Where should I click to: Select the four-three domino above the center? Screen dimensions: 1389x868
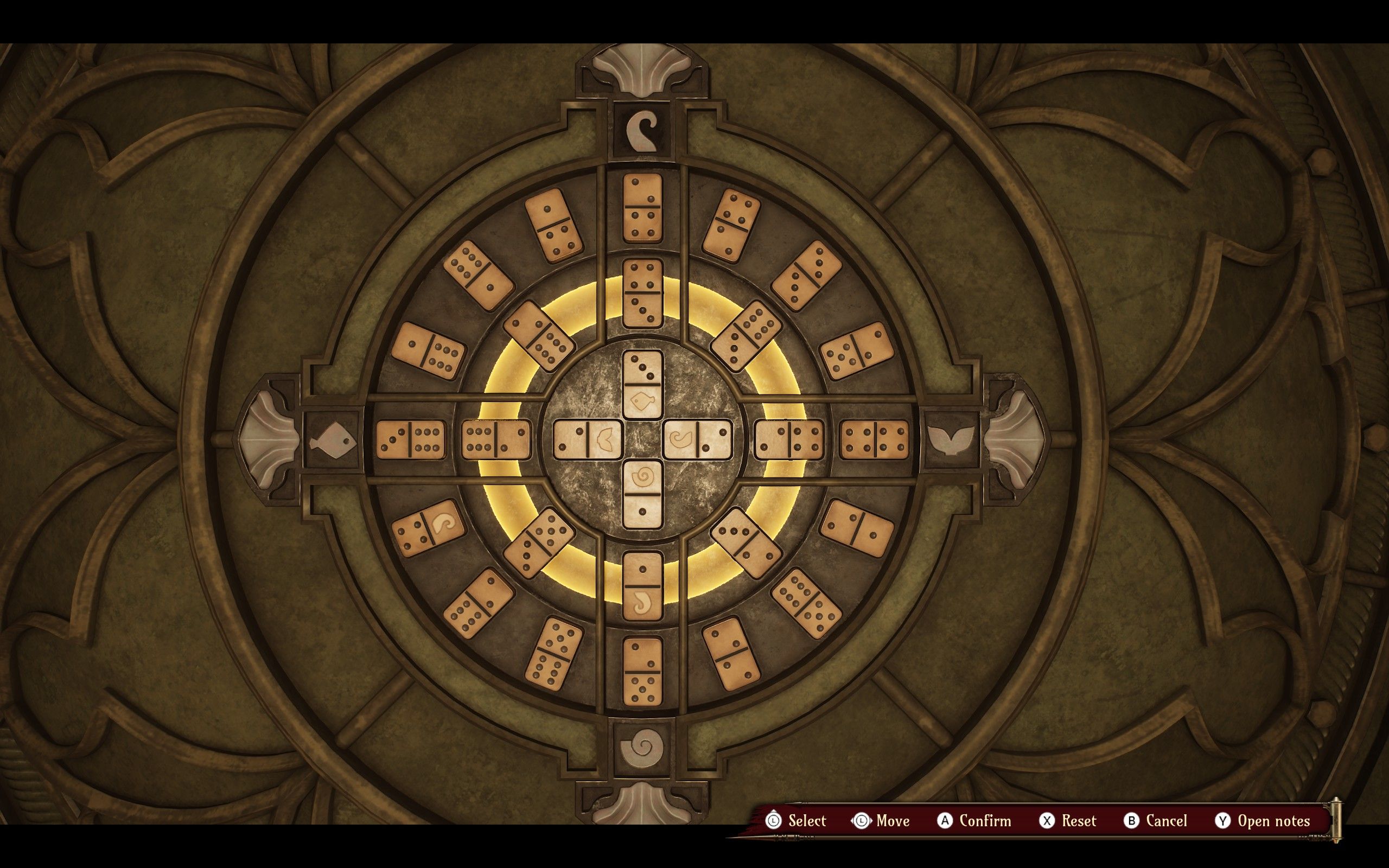(x=642, y=293)
